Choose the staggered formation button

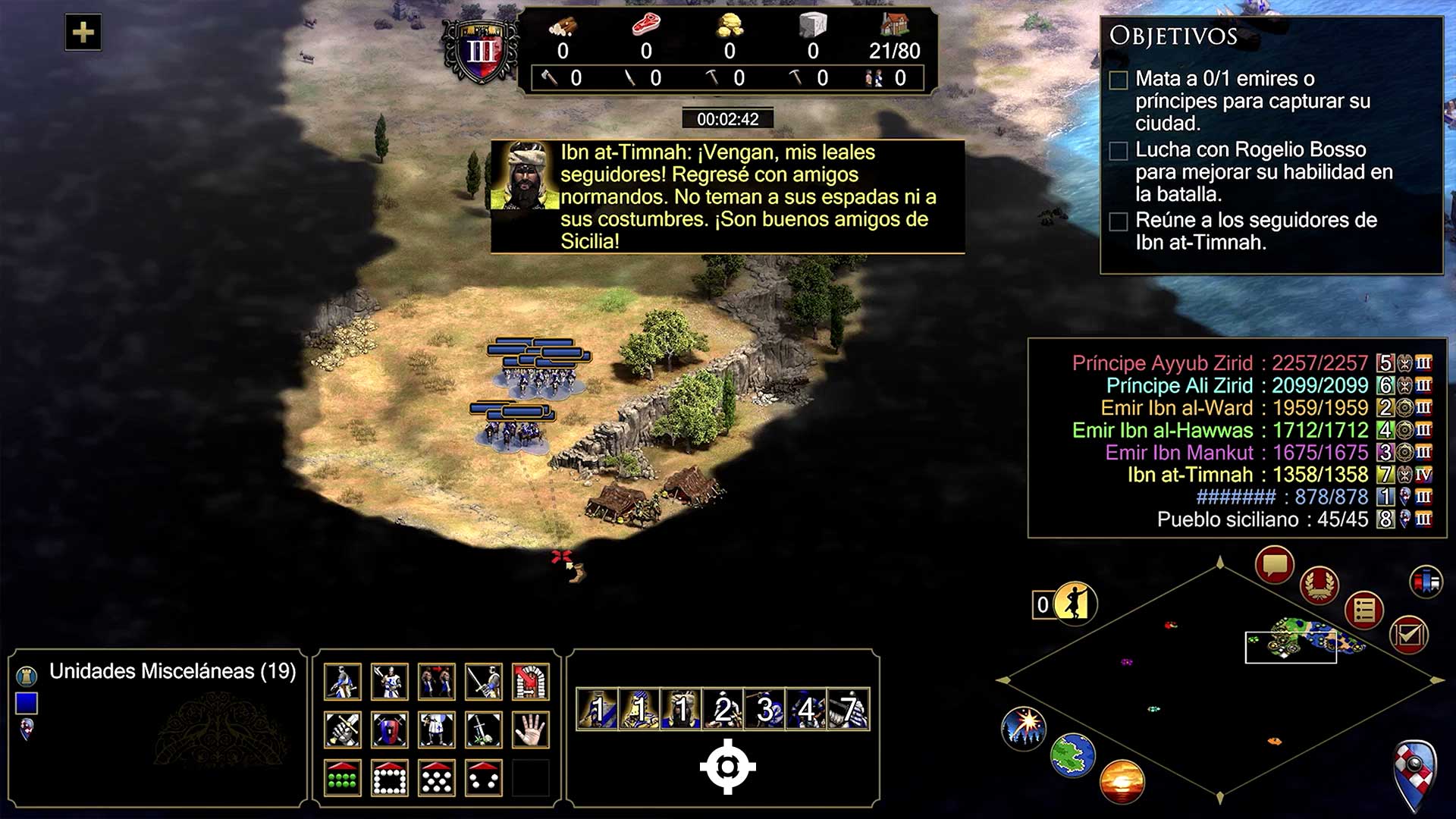click(437, 777)
